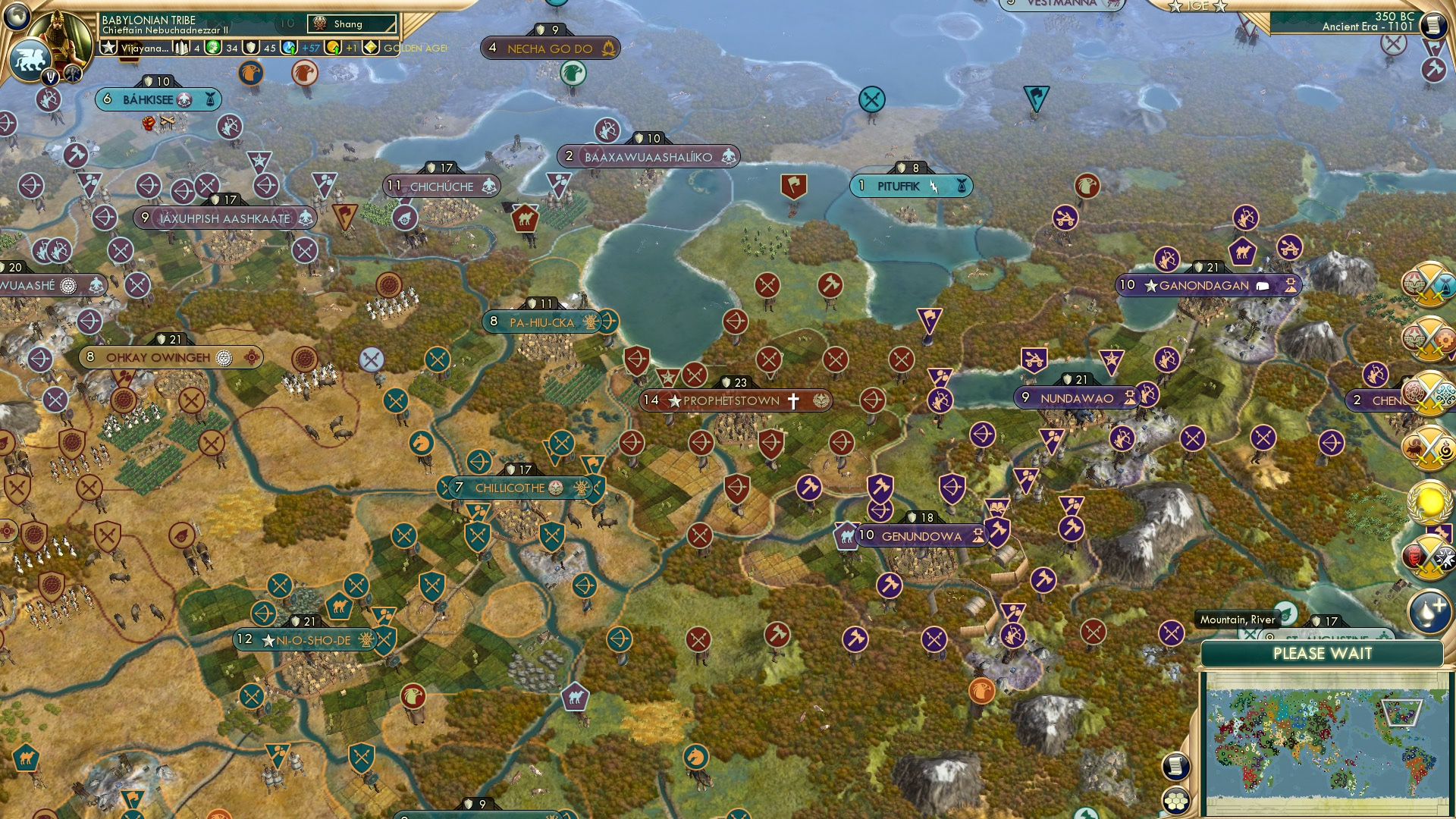Open the Shang selector dropdown
Viewport: 1456px width, 819px height.
[353, 24]
